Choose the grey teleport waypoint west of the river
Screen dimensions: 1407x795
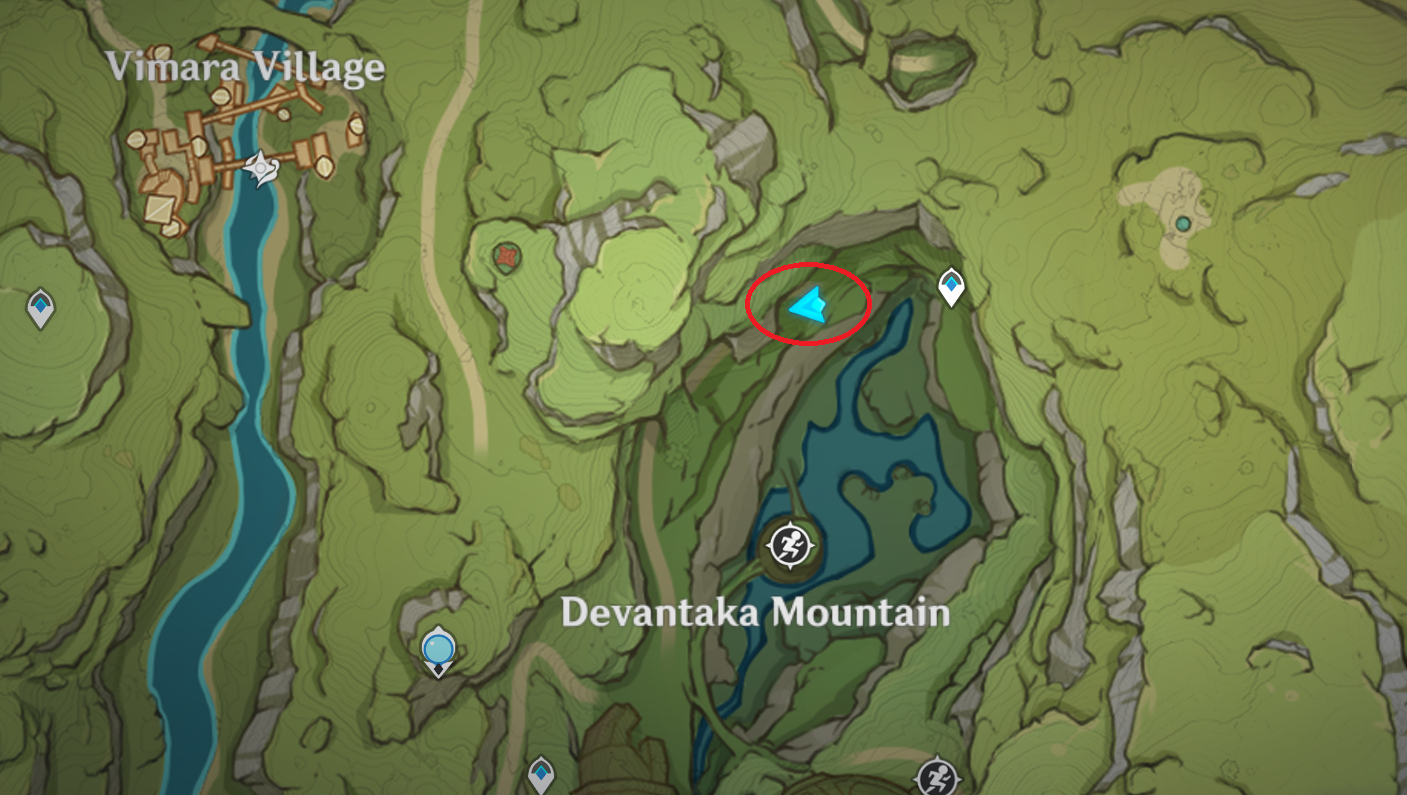click(40, 307)
